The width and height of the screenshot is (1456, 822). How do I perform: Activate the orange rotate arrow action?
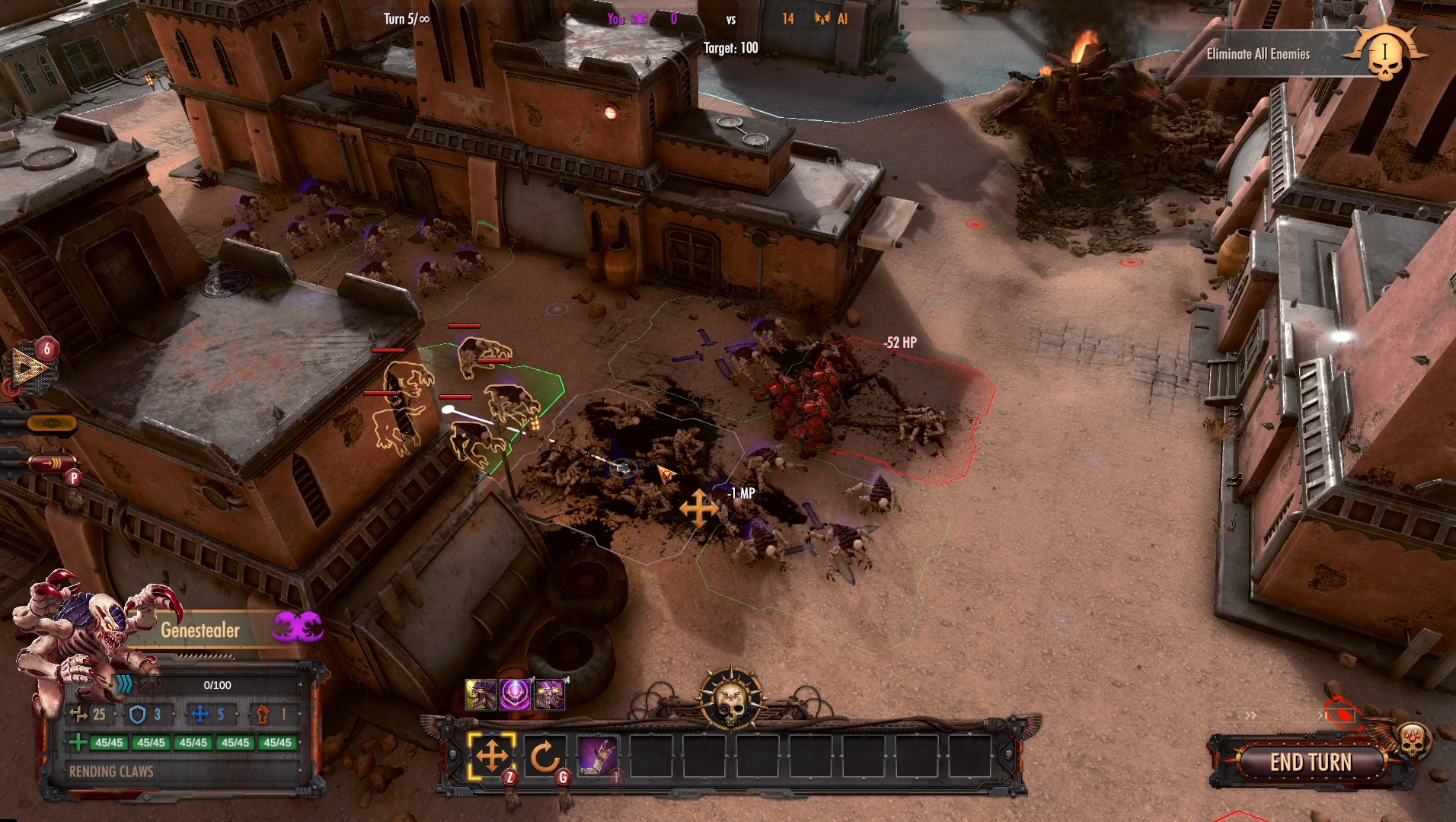pyautogui.click(x=544, y=757)
